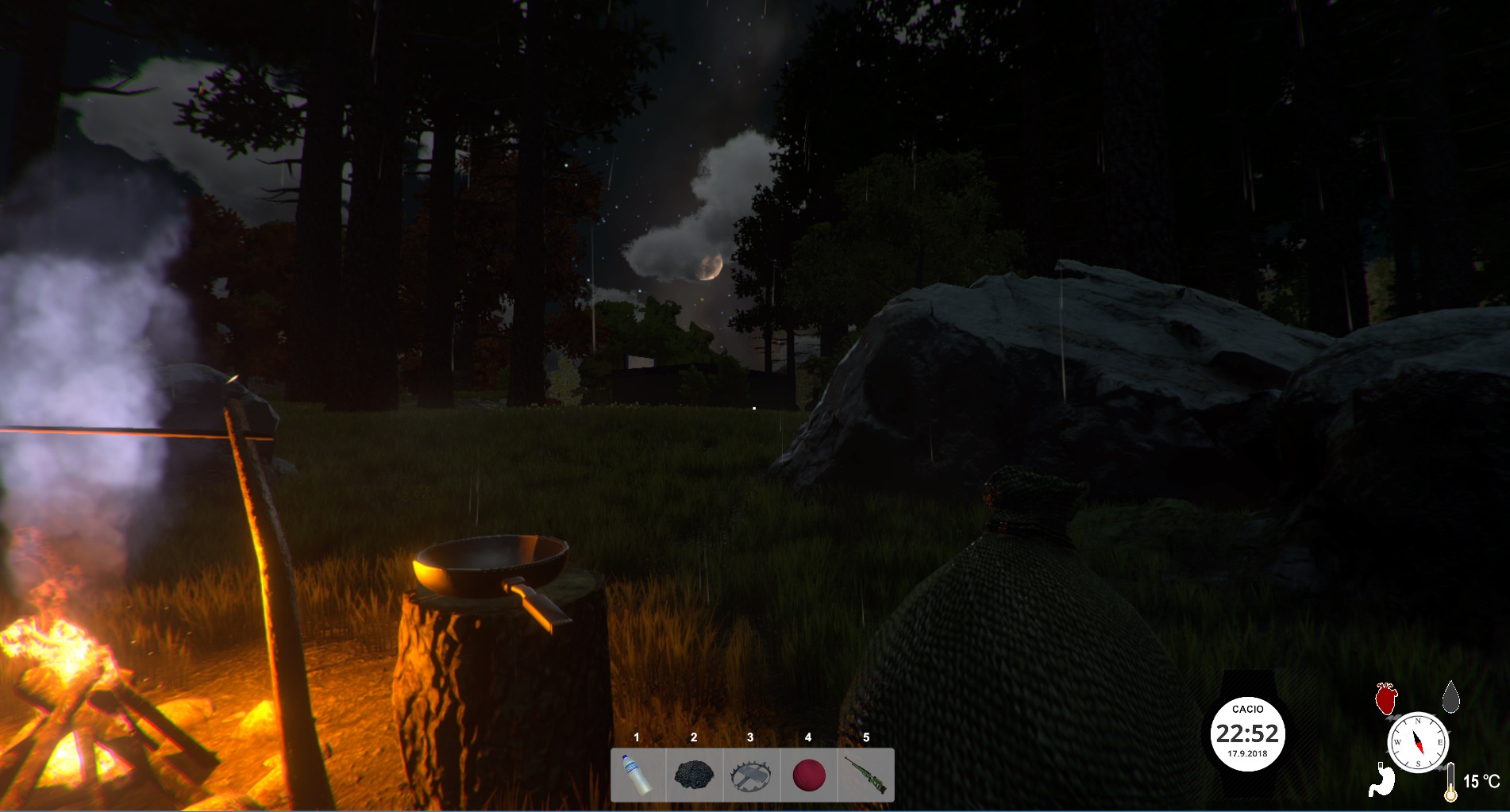Equip the green rifle from the hotbar
The width and height of the screenshot is (1510, 812).
point(865,775)
